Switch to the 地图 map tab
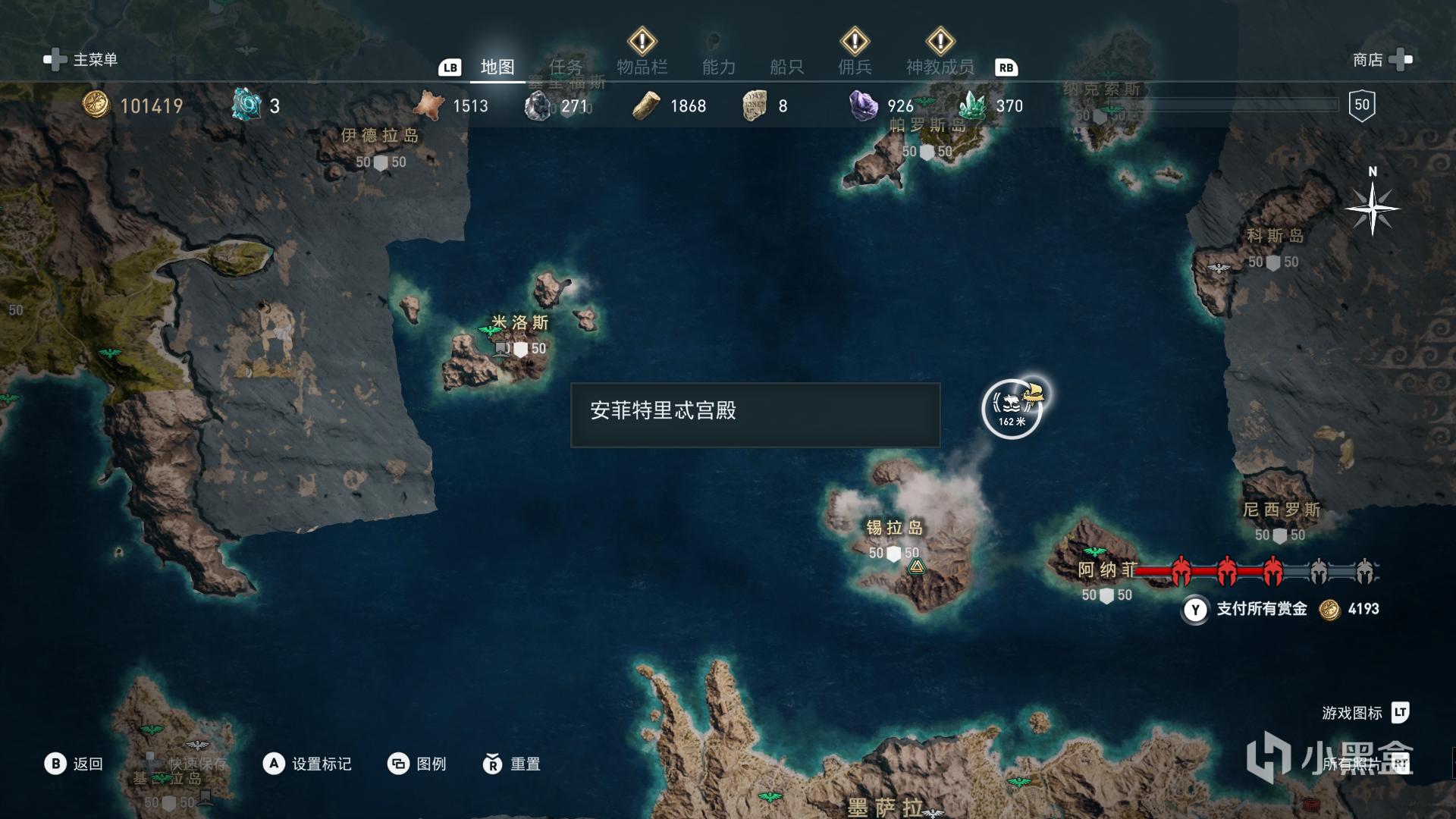The height and width of the screenshot is (819, 1456). coord(497,67)
